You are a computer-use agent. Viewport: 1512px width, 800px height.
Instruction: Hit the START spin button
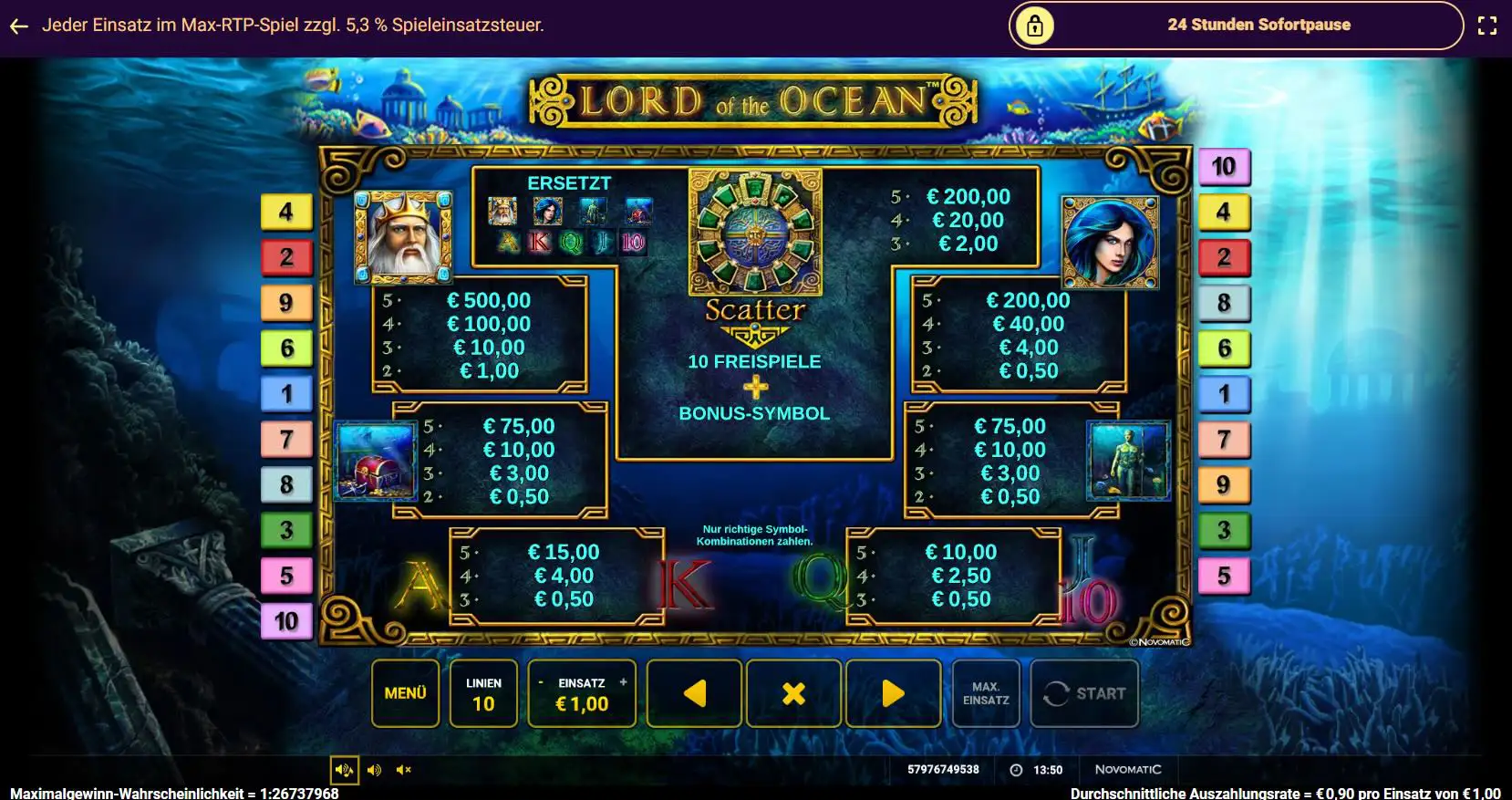pos(1084,693)
